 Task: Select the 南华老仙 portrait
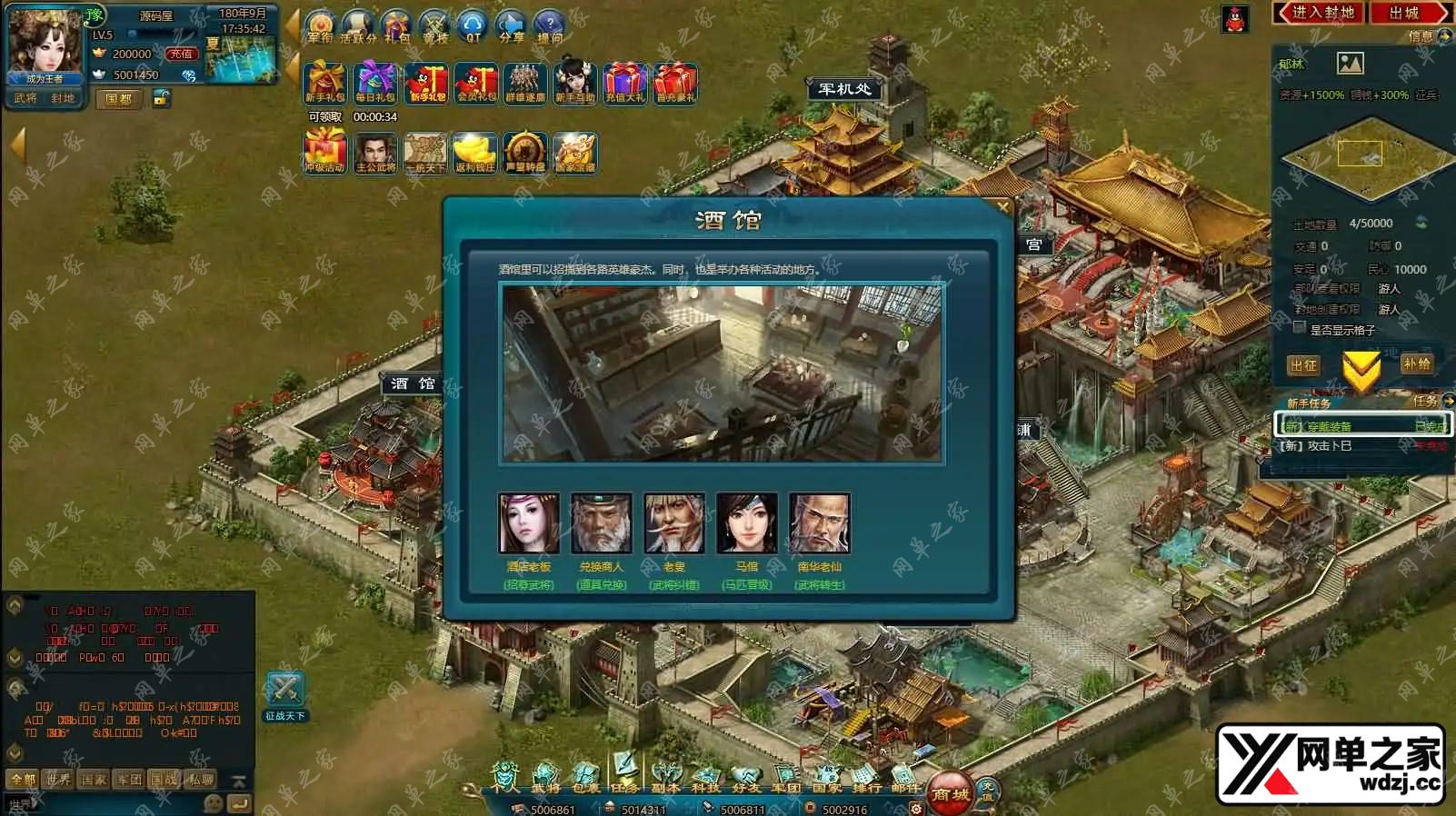pos(819,523)
